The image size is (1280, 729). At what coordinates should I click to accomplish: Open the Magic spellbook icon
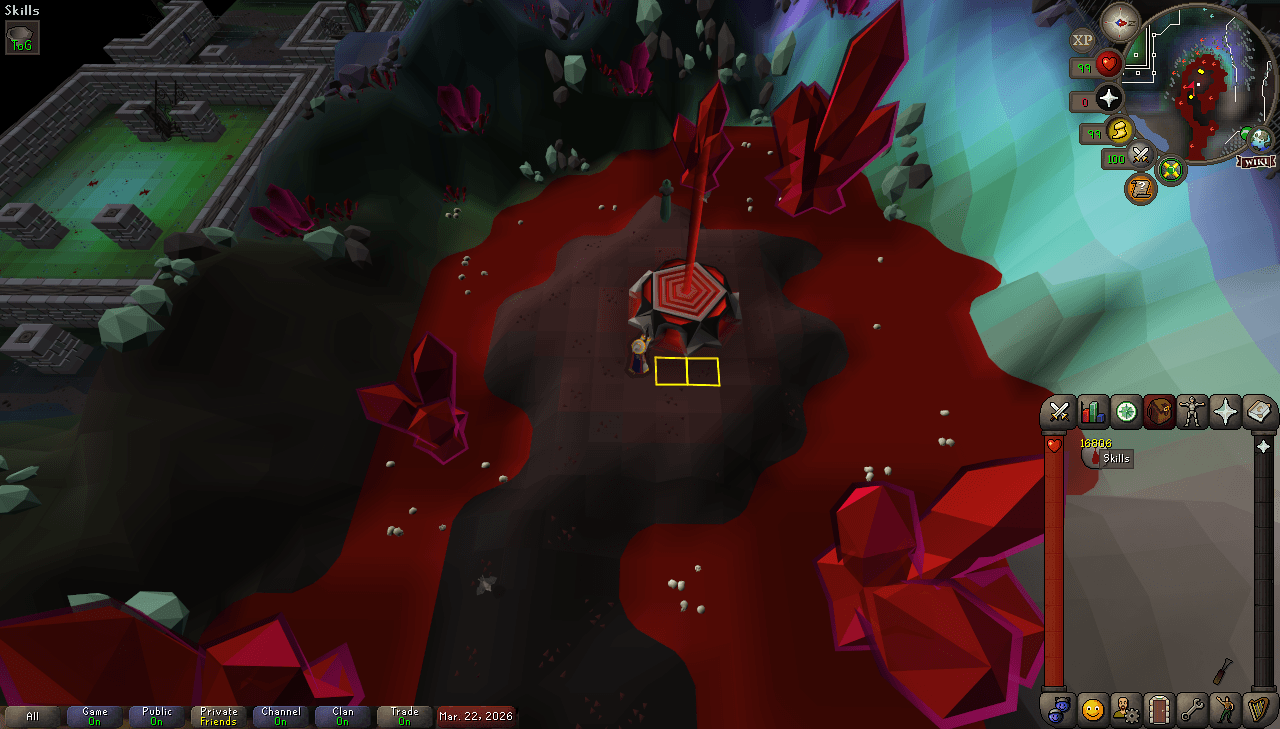click(1257, 411)
